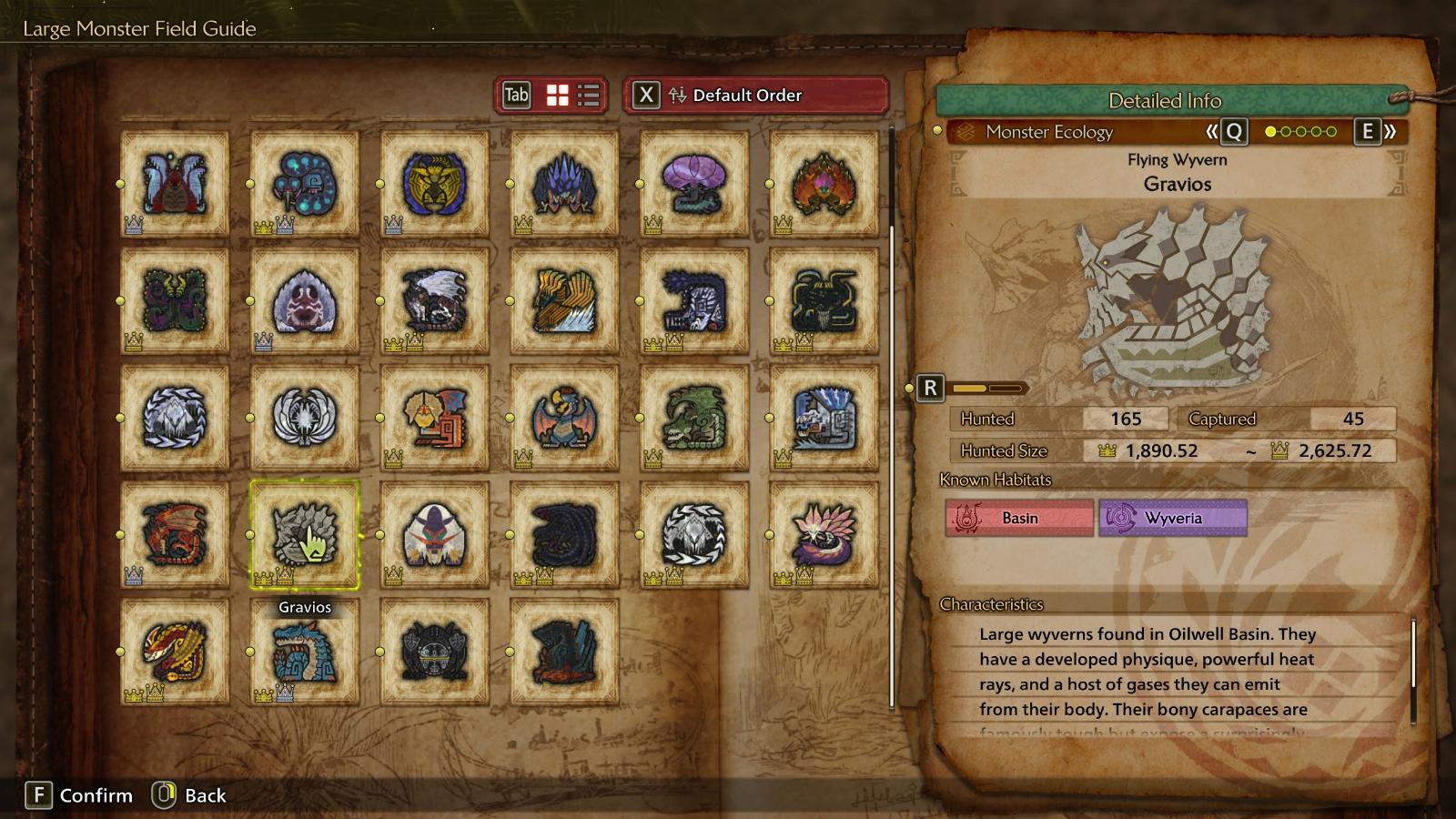Select the blue Lagiacrus tile
The height and width of the screenshot is (819, 1456).
pyautogui.click(x=305, y=652)
